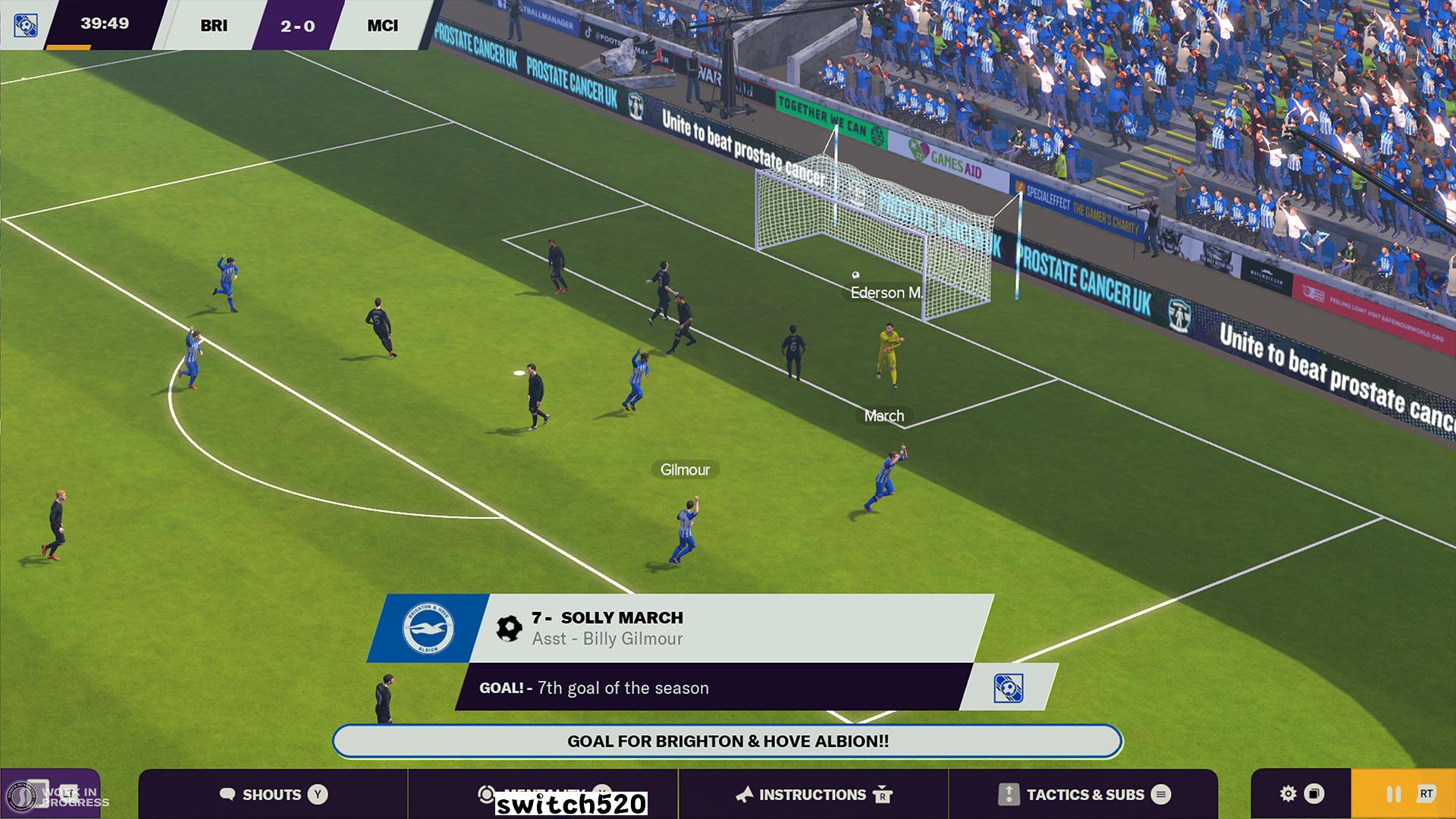The height and width of the screenshot is (819, 1456).
Task: Select the BRI team name on scoreboard
Action: click(213, 26)
